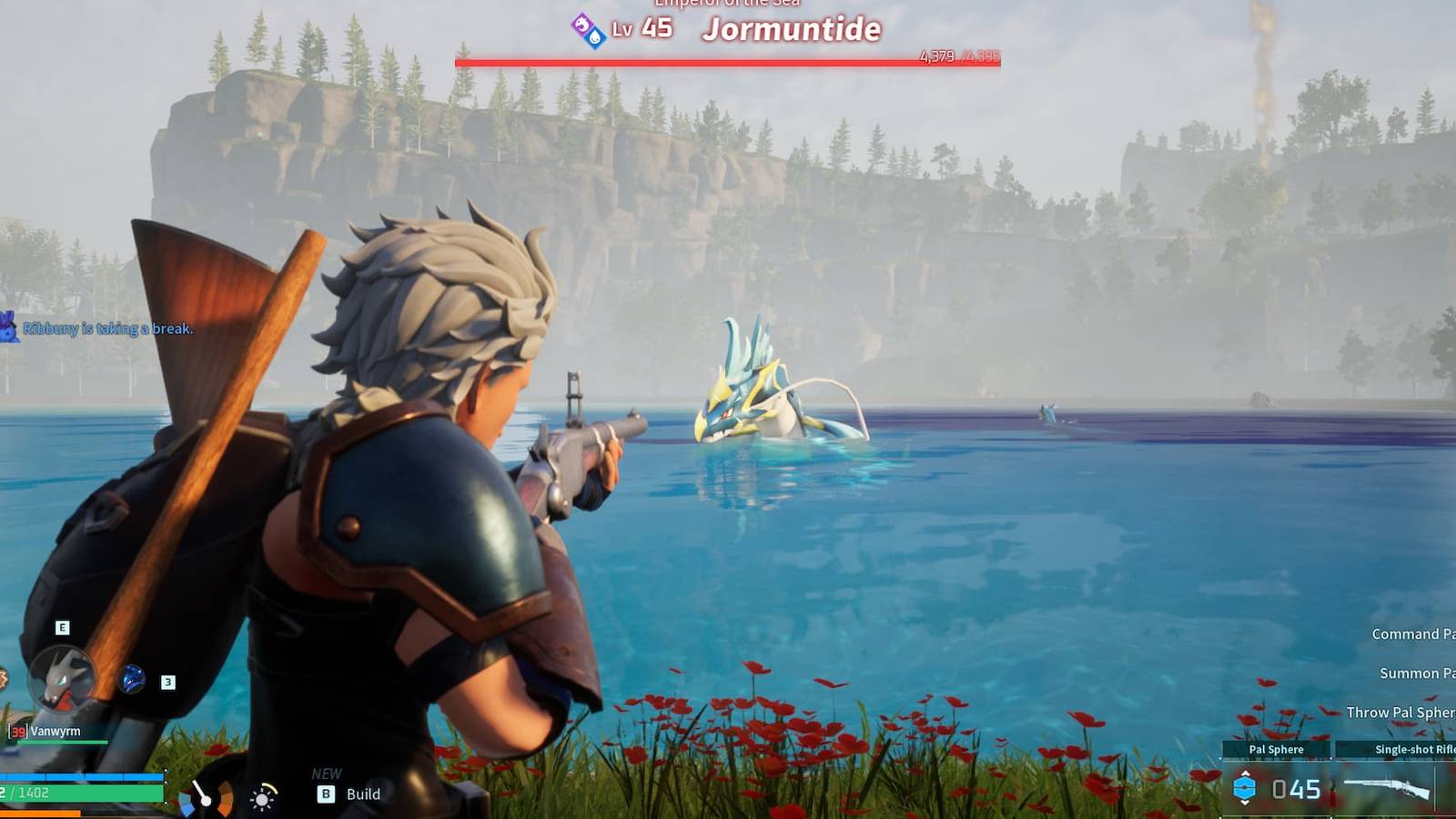Toggle the NEW build notification indicator

(x=326, y=773)
